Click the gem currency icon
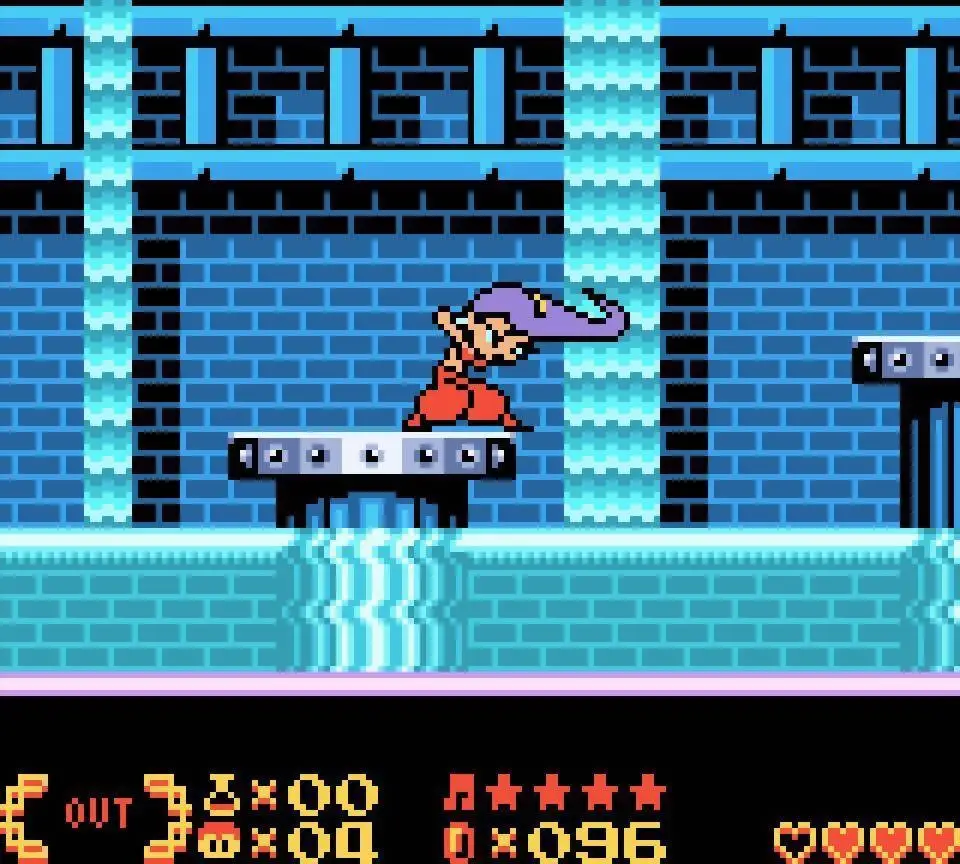This screenshot has width=960, height=864. 458,842
